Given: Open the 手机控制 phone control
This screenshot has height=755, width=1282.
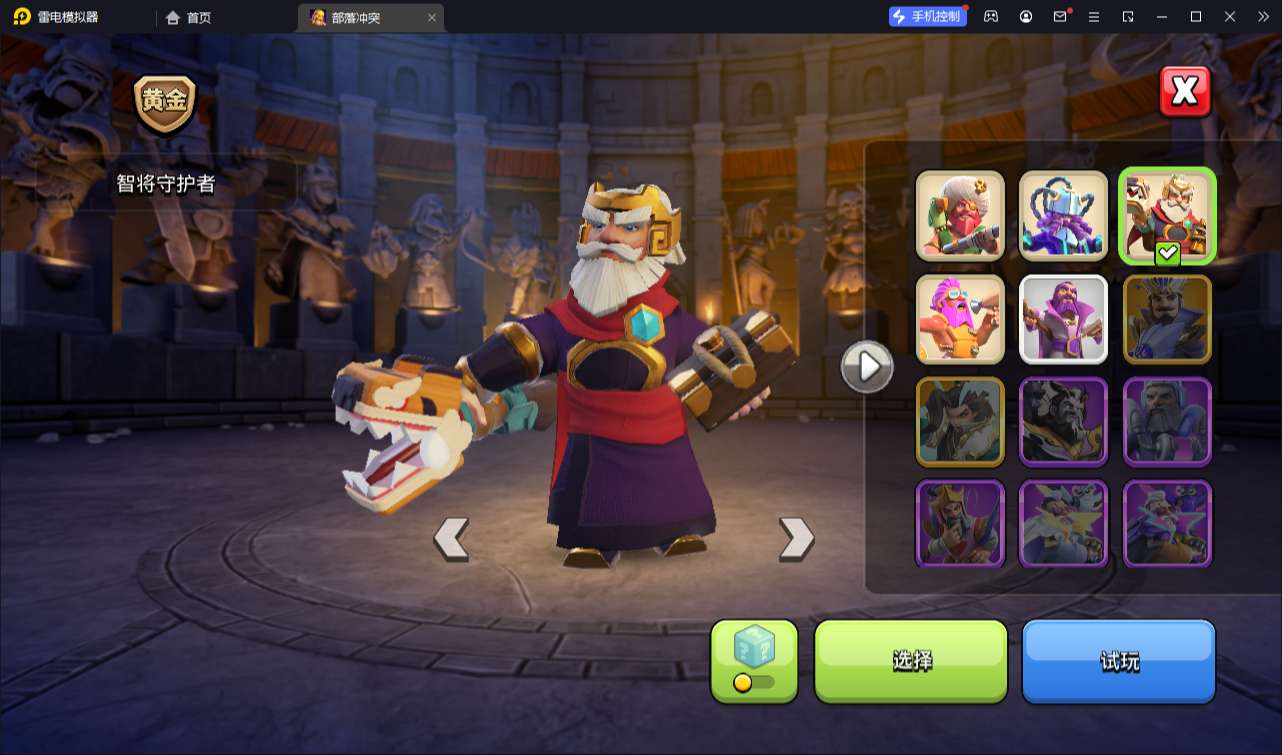Looking at the screenshot, I should [927, 16].
